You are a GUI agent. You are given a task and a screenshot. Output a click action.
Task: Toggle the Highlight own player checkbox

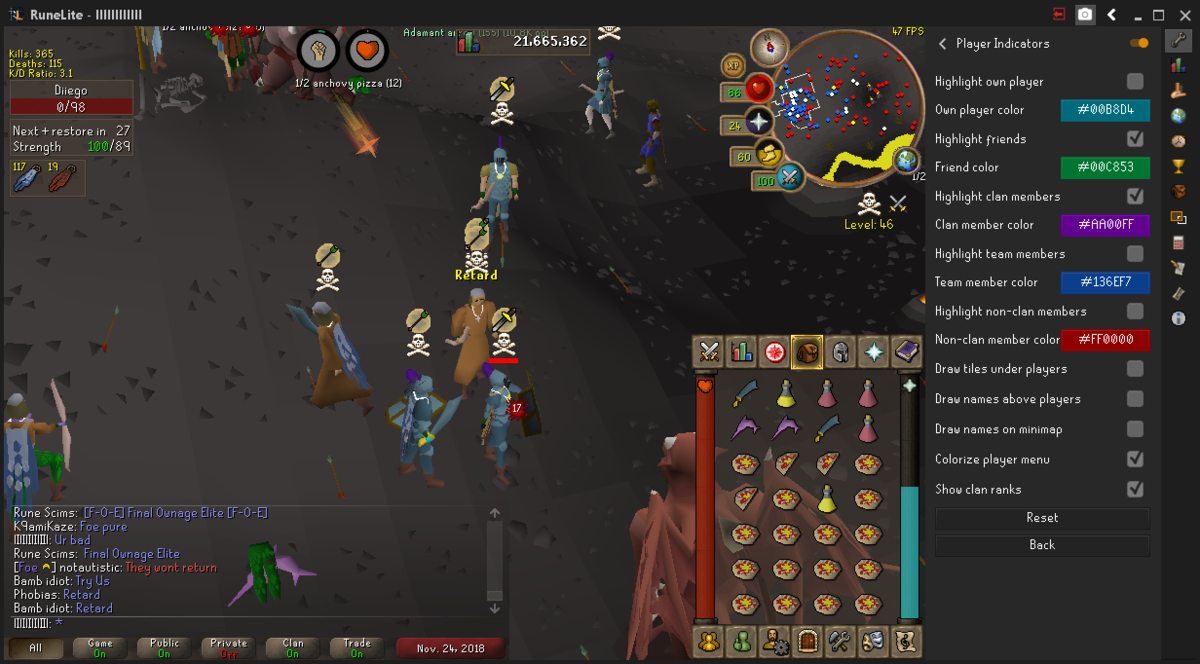coord(1135,81)
